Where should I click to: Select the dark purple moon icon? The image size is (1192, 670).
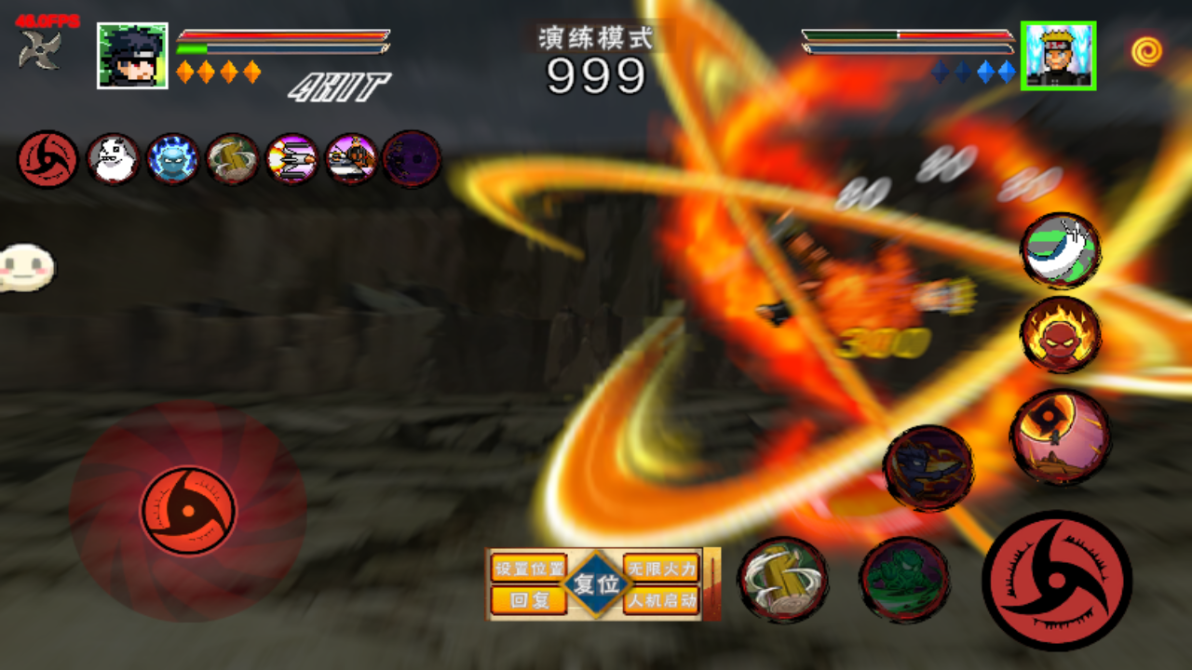click(x=411, y=159)
